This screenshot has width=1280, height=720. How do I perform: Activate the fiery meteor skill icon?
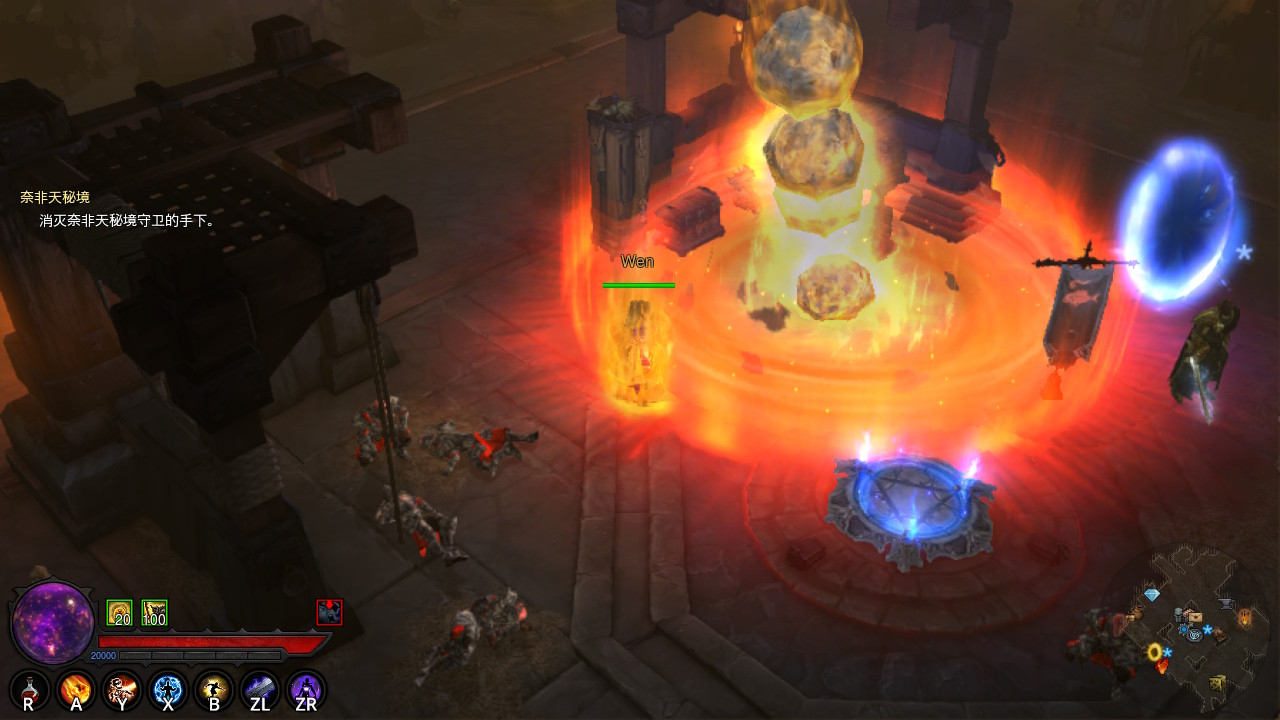[76, 690]
